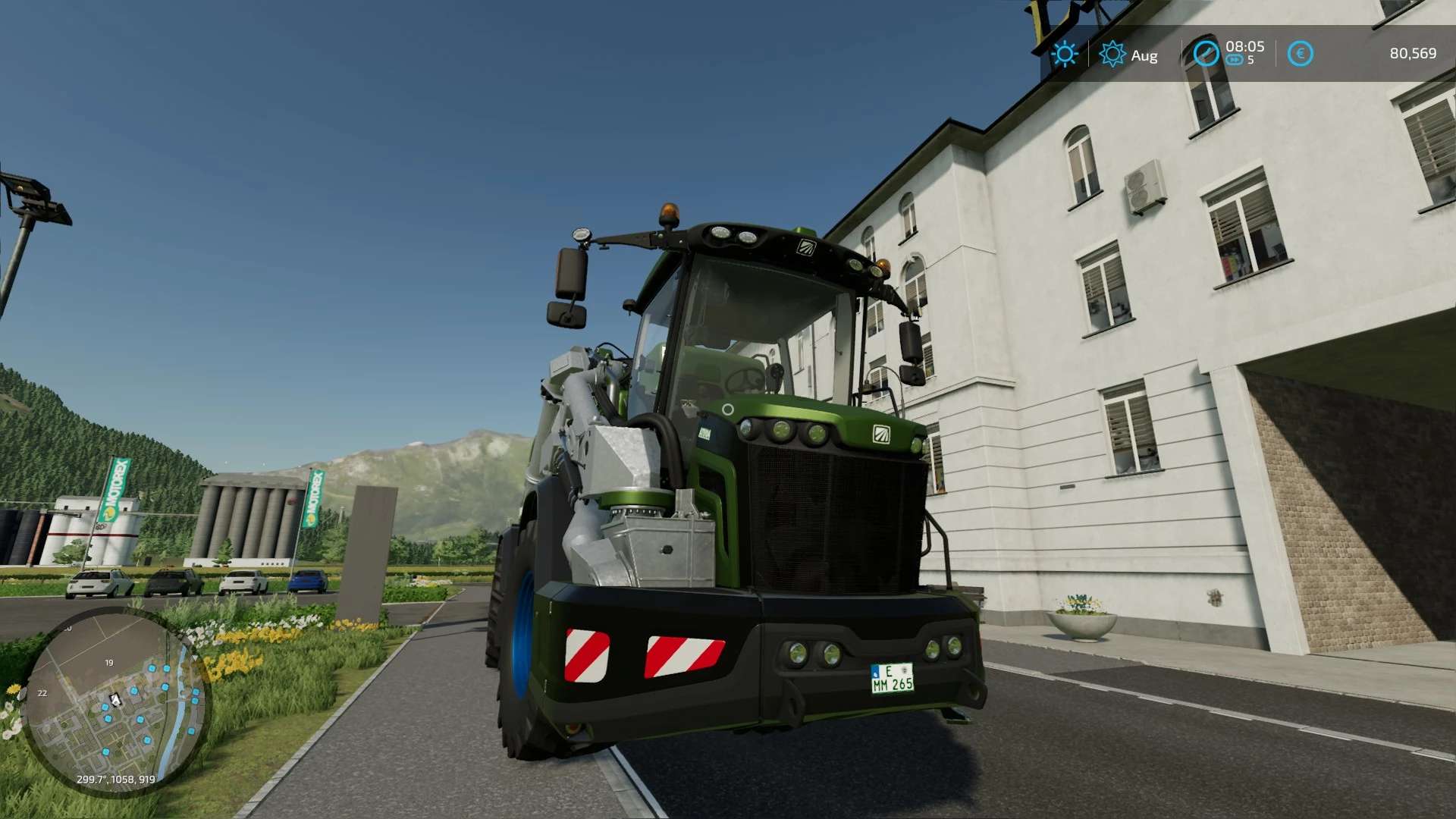Click the game clock icon
This screenshot has width=1456, height=819.
1206,54
